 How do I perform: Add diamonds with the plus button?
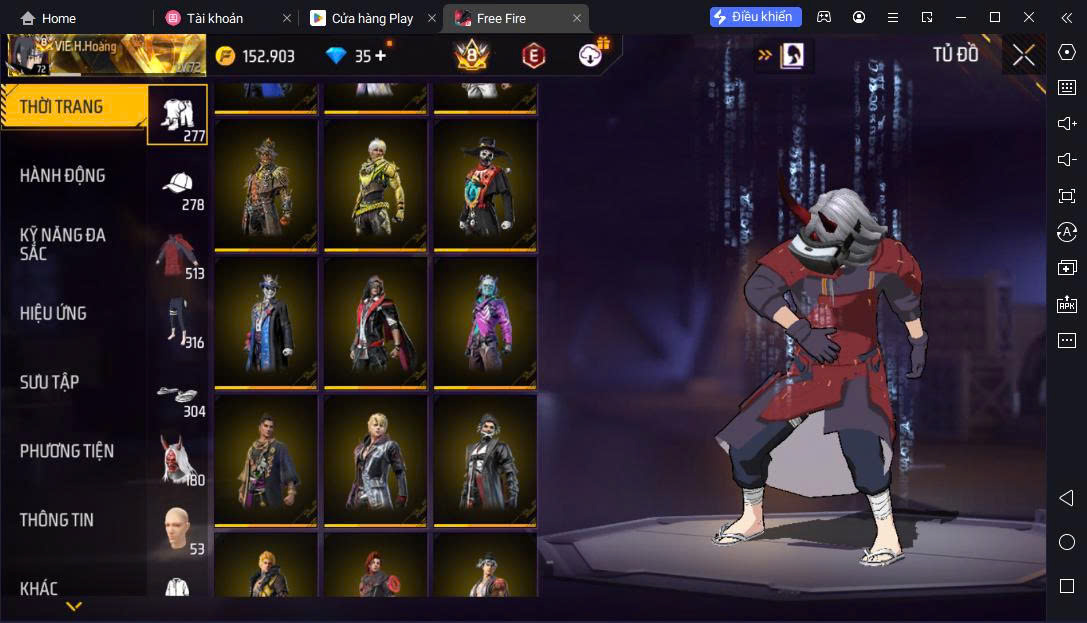pyautogui.click(x=381, y=56)
